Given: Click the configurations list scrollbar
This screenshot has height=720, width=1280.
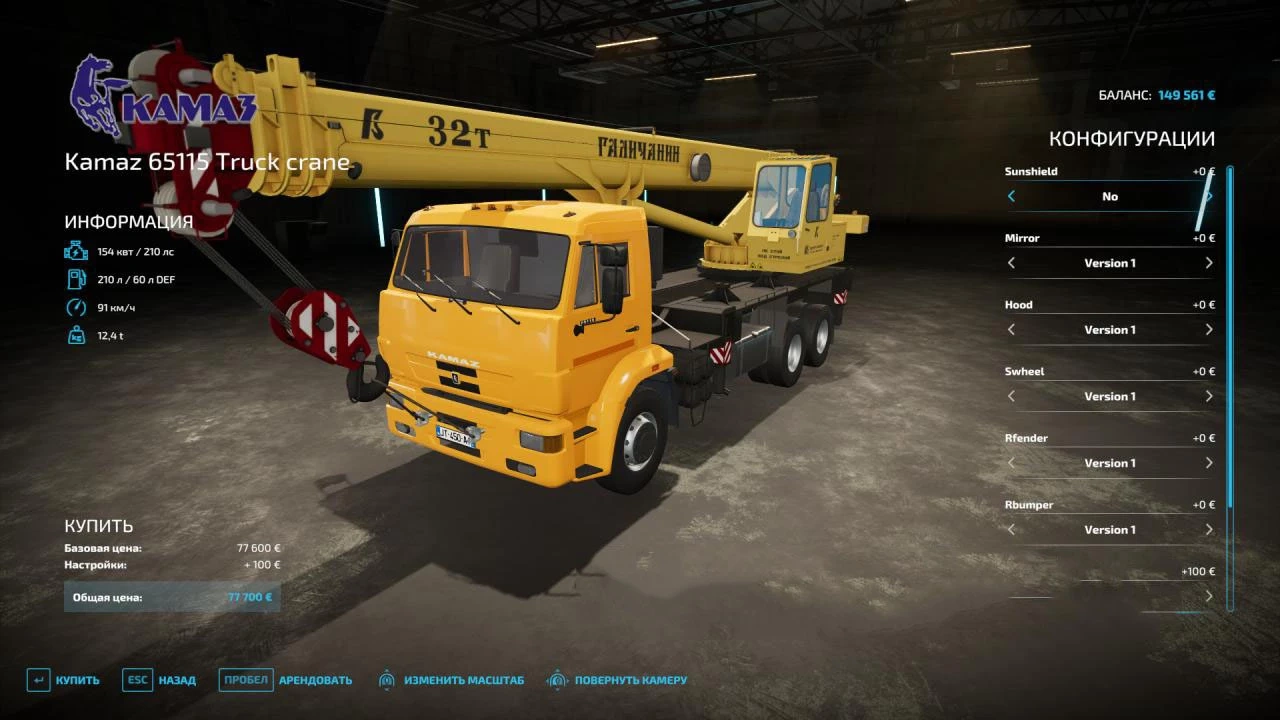Looking at the screenshot, I should [1230, 388].
